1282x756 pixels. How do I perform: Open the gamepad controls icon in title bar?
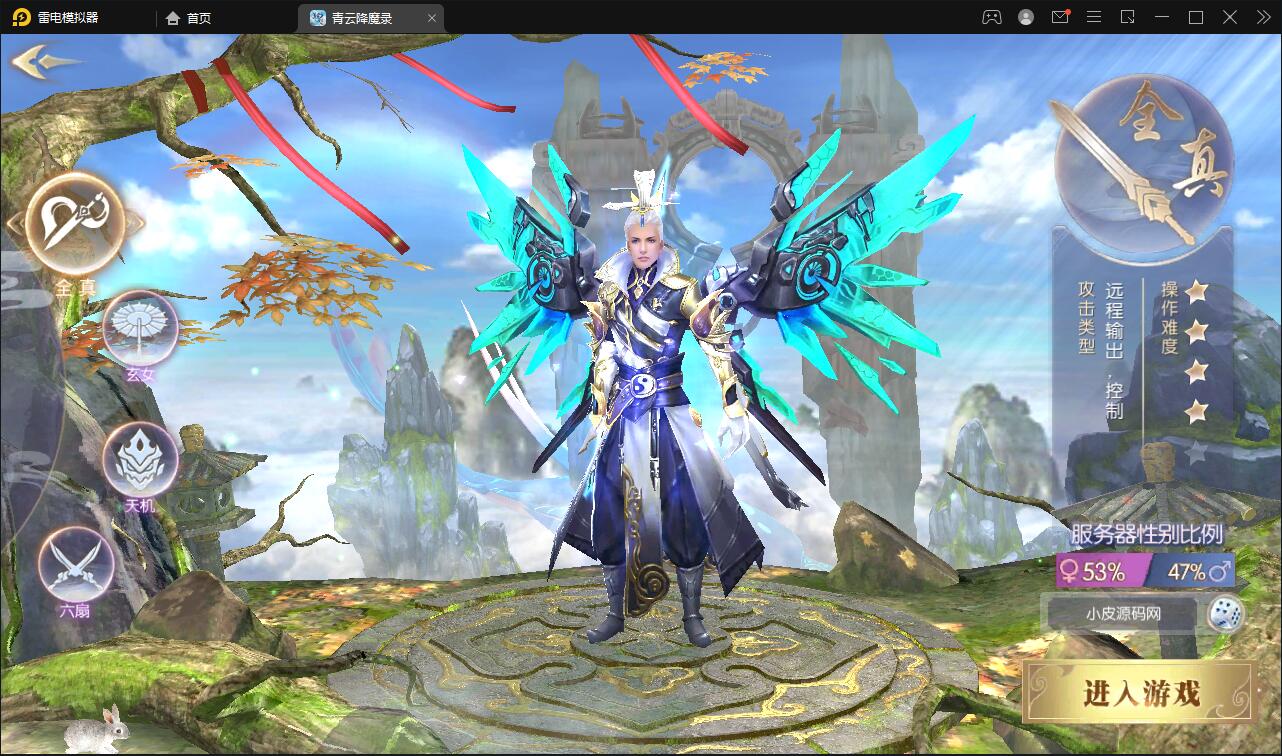(x=991, y=17)
